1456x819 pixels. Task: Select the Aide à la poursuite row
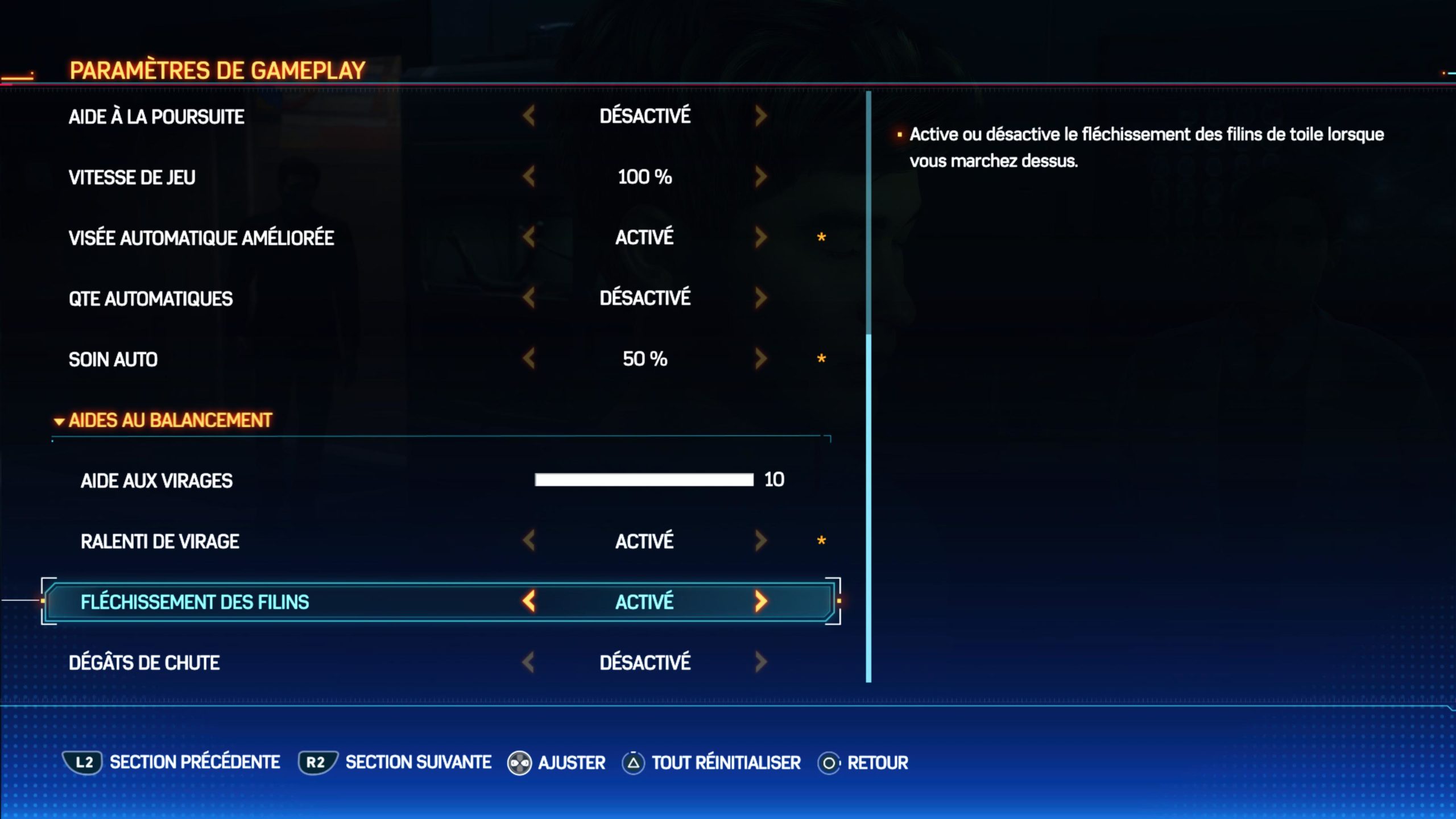(x=156, y=117)
